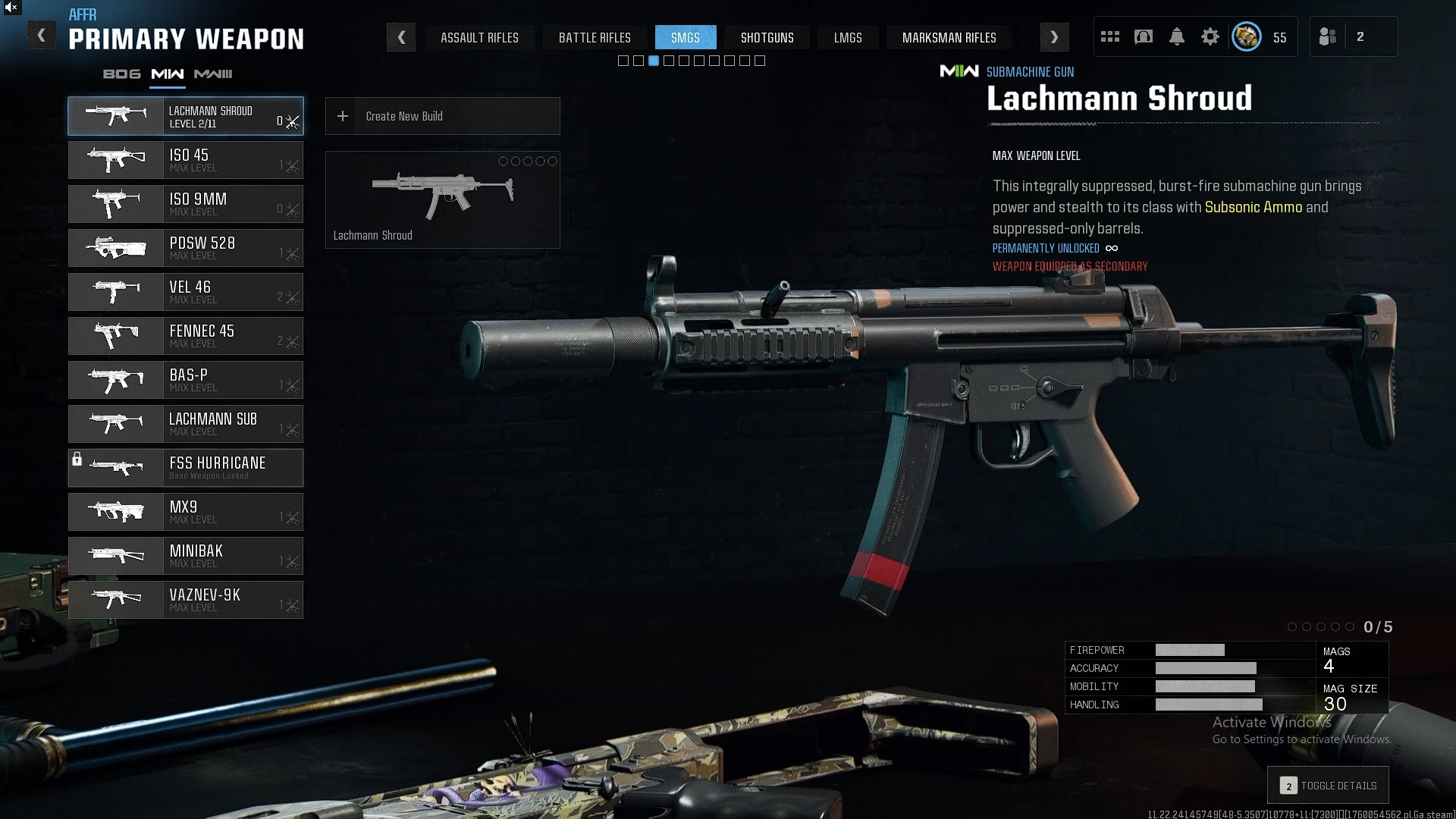Go back from Primary Weapon screen
The image size is (1456, 819).
(42, 36)
